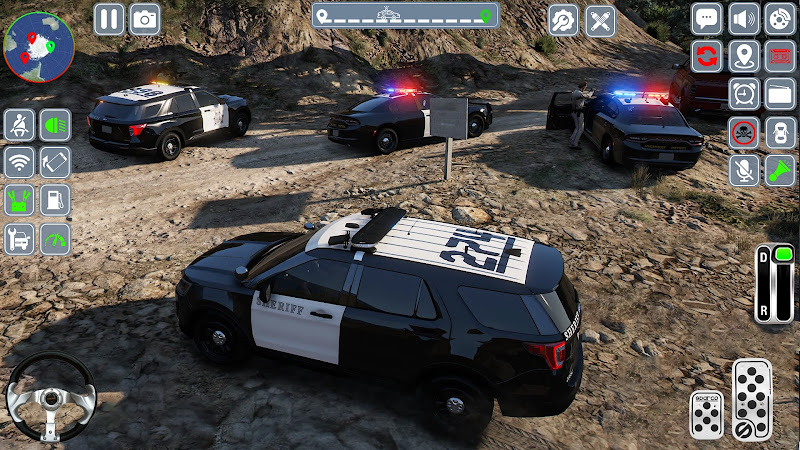800x450 pixels.
Task: Select the crossed shock absorbers icon
Action: pos(600,20)
